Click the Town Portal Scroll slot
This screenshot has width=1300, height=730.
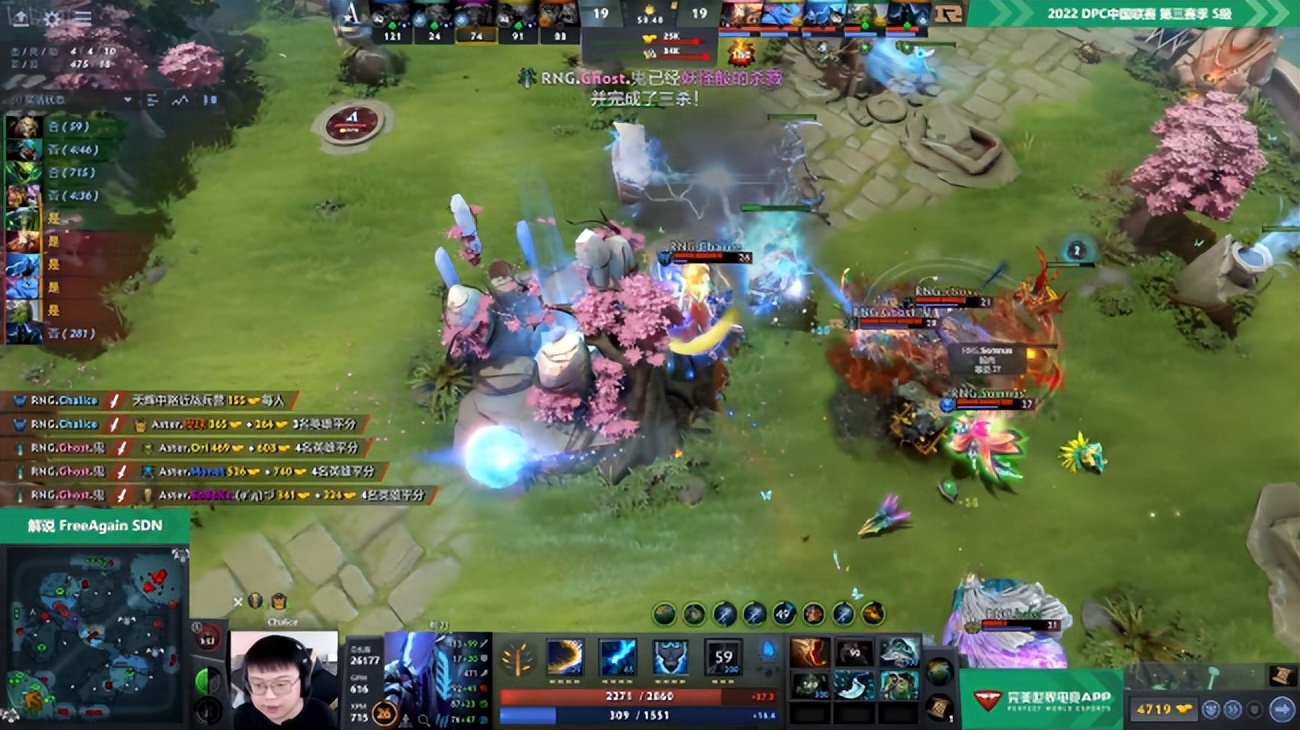[940, 709]
